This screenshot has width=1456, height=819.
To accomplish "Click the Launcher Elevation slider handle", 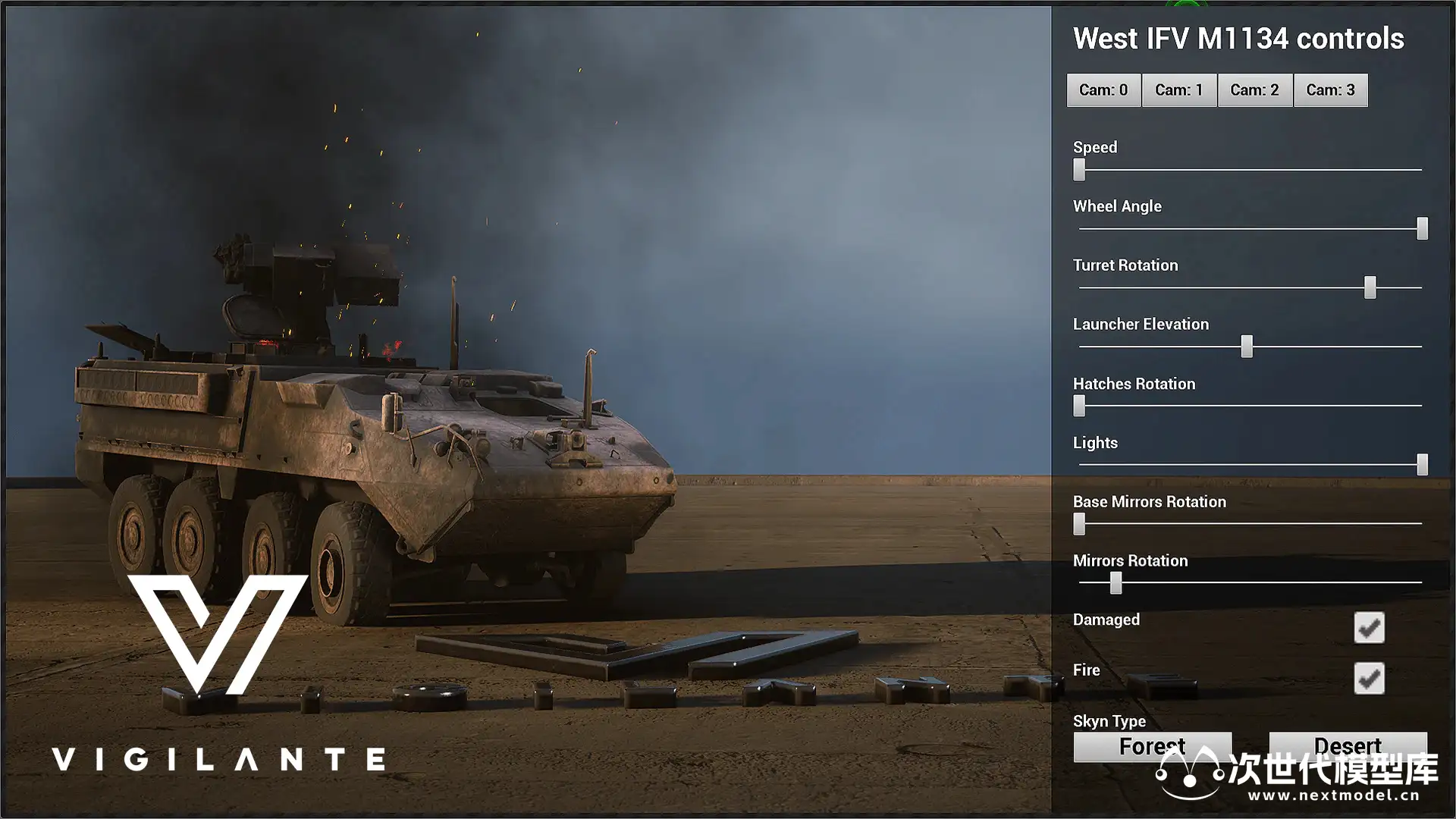I will tap(1247, 347).
